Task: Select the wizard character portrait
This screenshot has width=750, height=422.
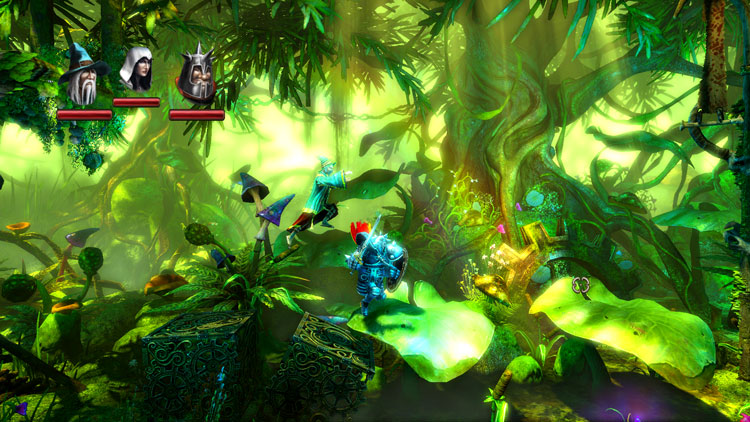Action: pos(83,75)
